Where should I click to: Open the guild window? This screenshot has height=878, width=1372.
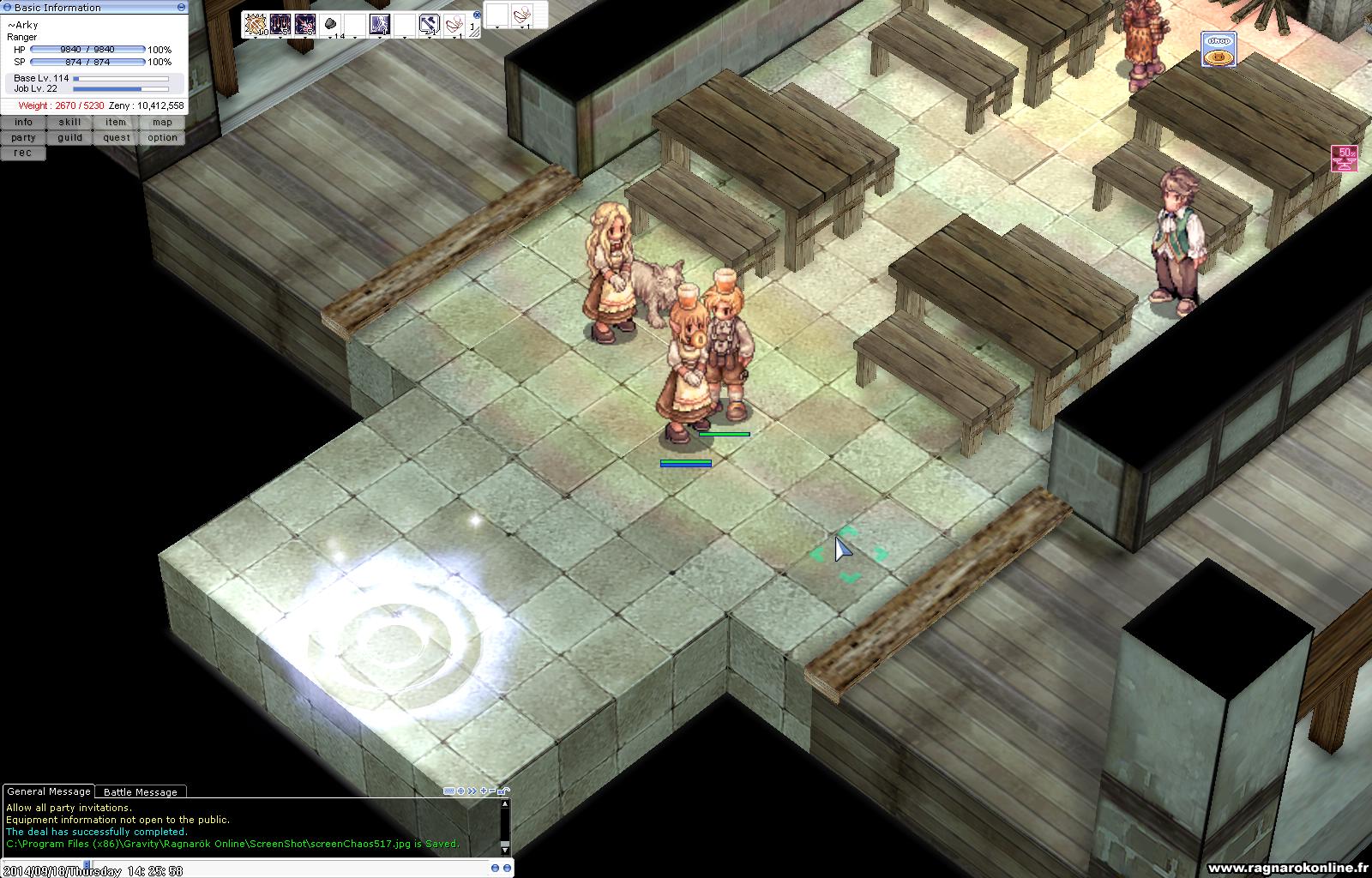(69, 138)
